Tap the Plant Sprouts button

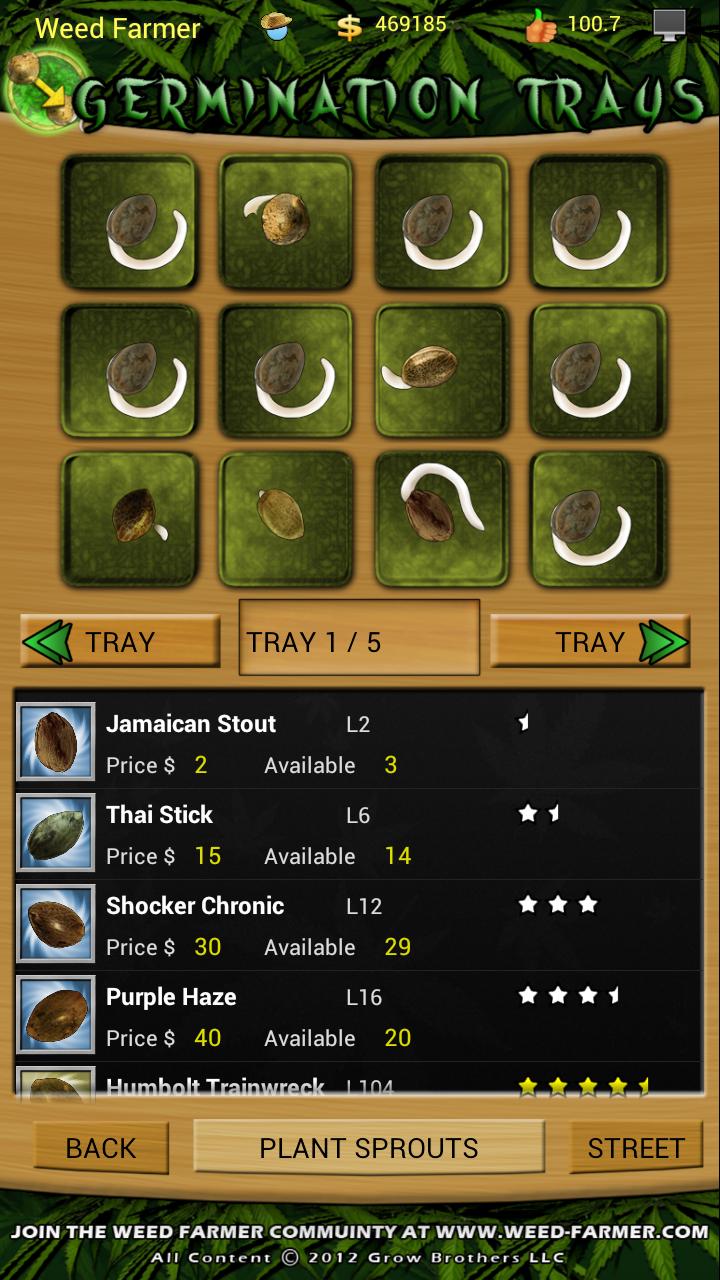(x=369, y=1148)
